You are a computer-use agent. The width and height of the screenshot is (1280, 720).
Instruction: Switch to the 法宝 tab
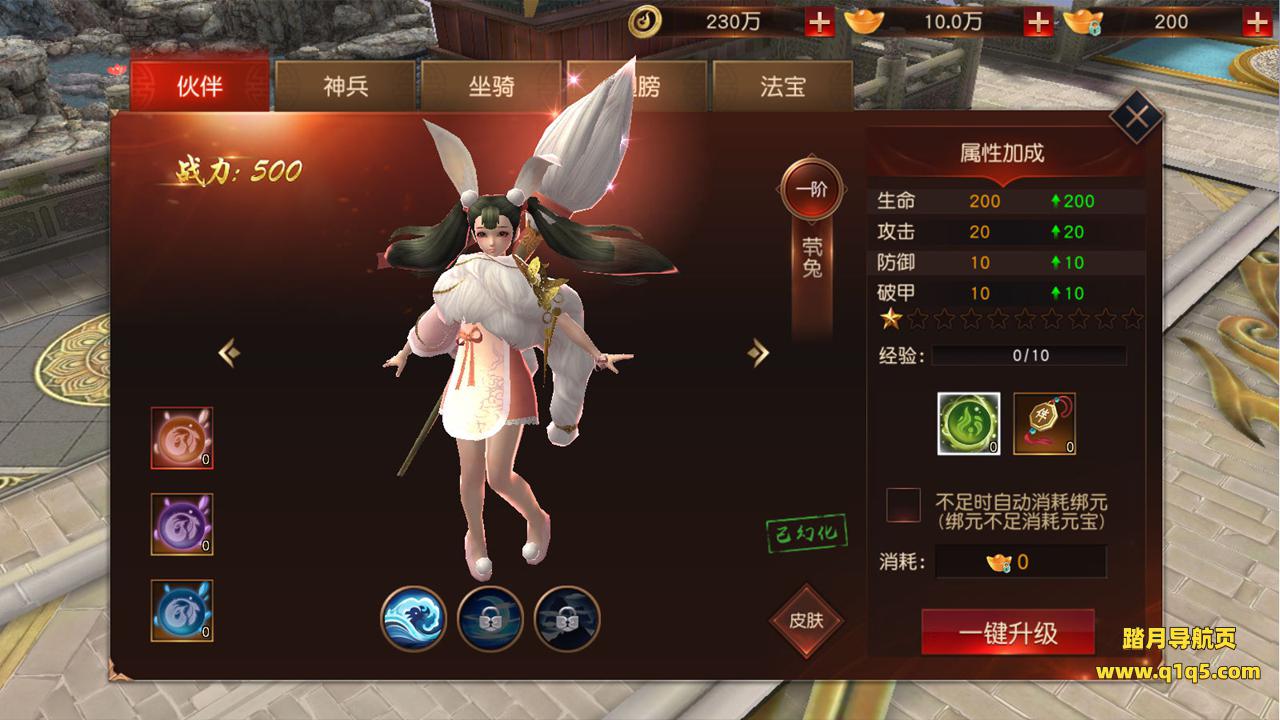click(782, 87)
